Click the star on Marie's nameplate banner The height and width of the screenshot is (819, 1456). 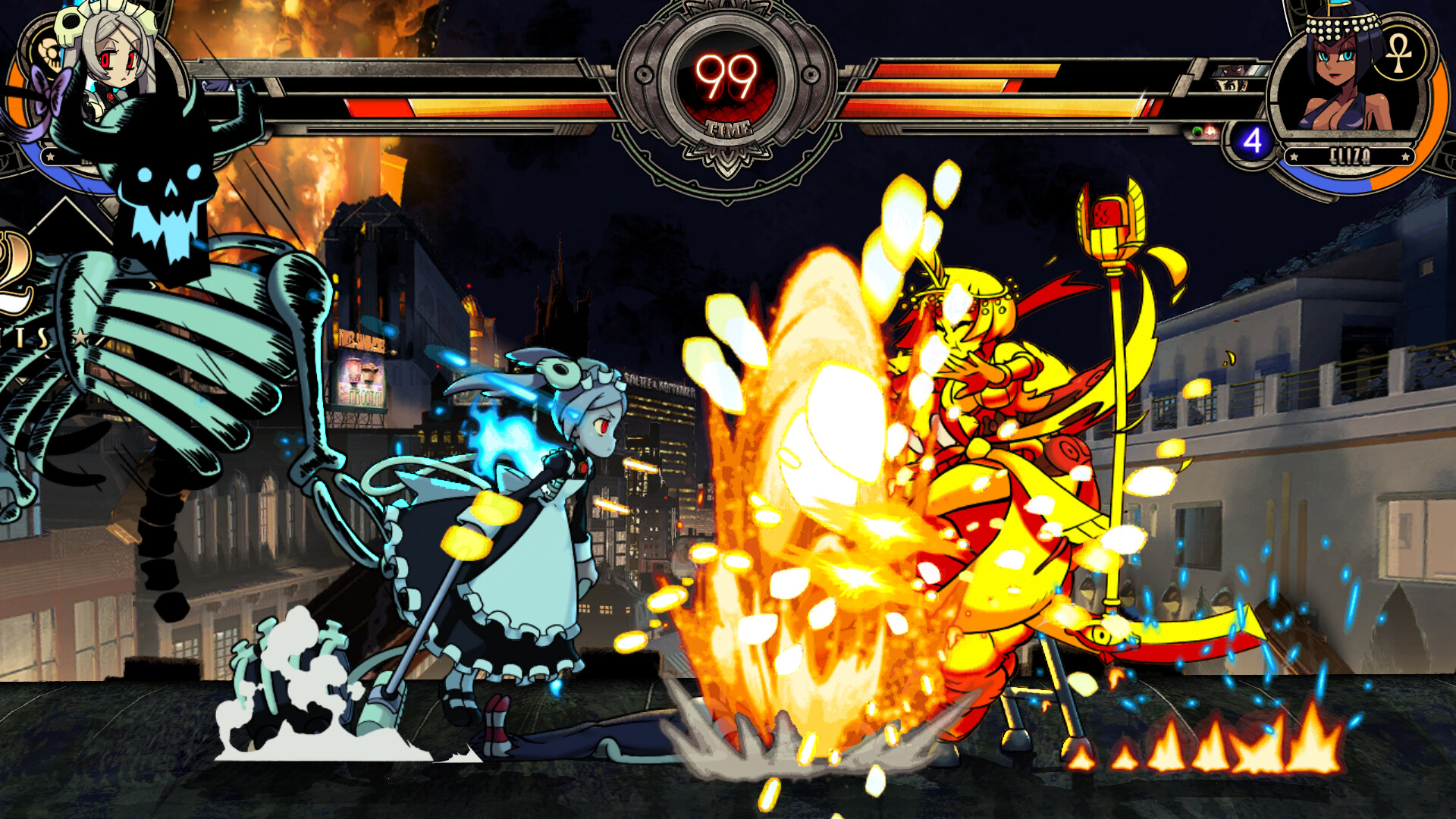pyautogui.click(x=51, y=155)
